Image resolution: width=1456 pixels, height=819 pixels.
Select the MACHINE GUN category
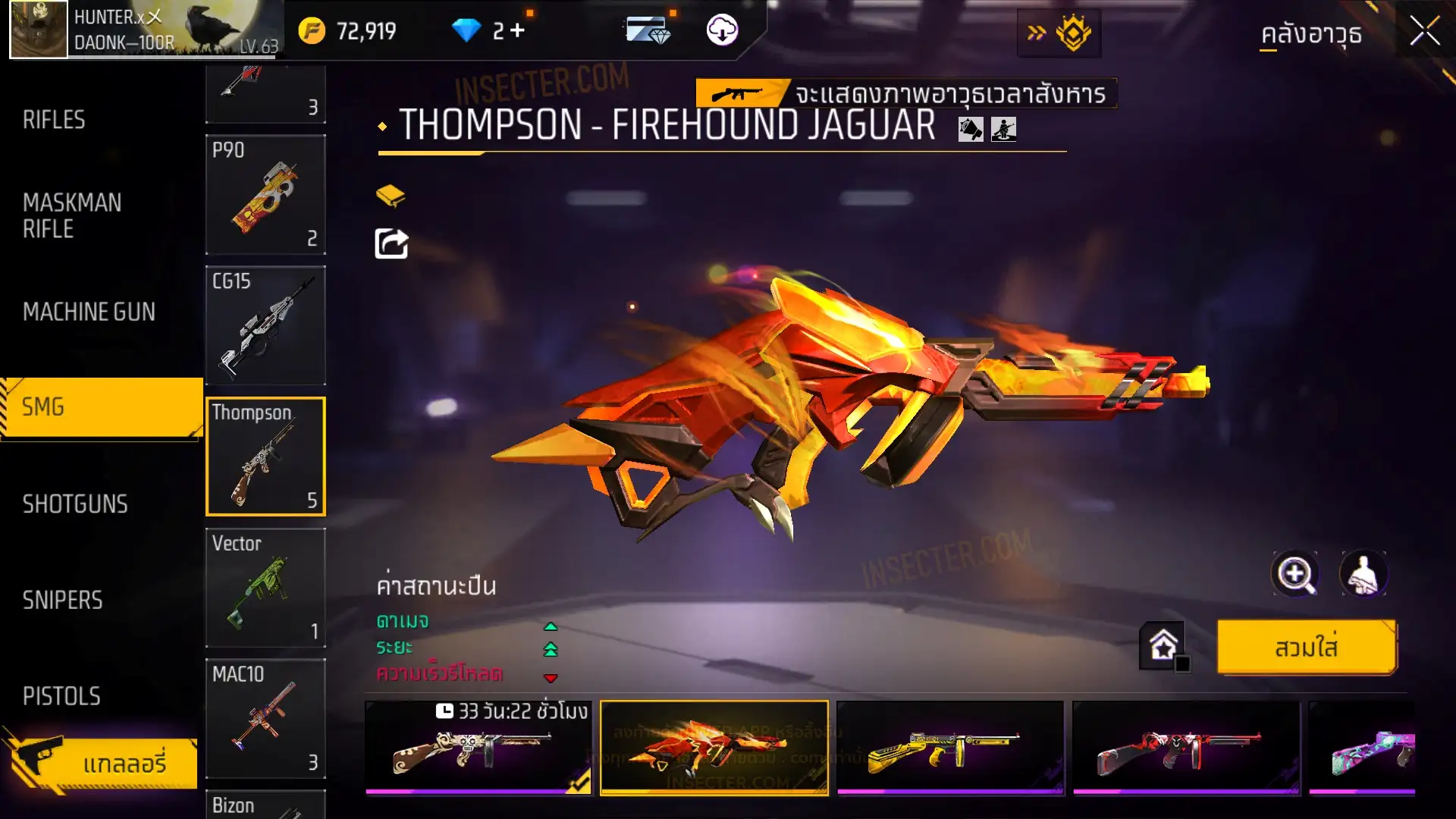89,312
